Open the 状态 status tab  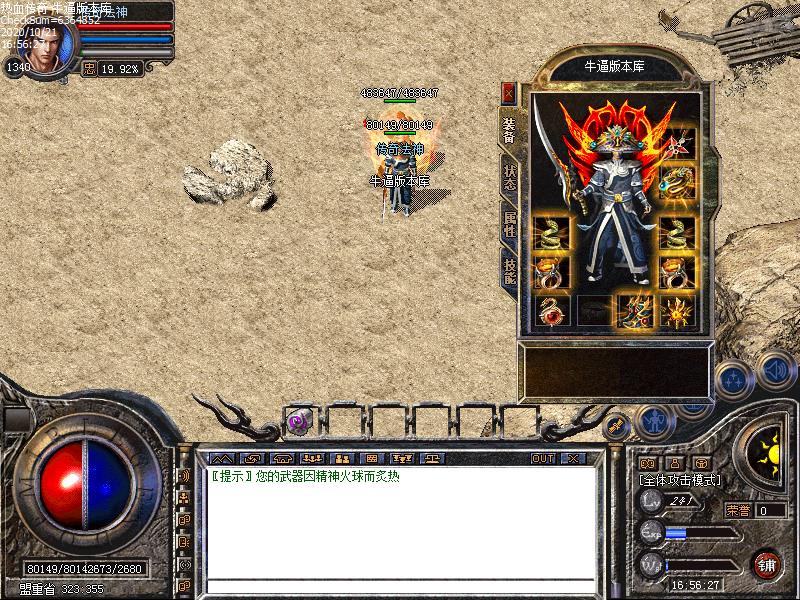(x=509, y=178)
